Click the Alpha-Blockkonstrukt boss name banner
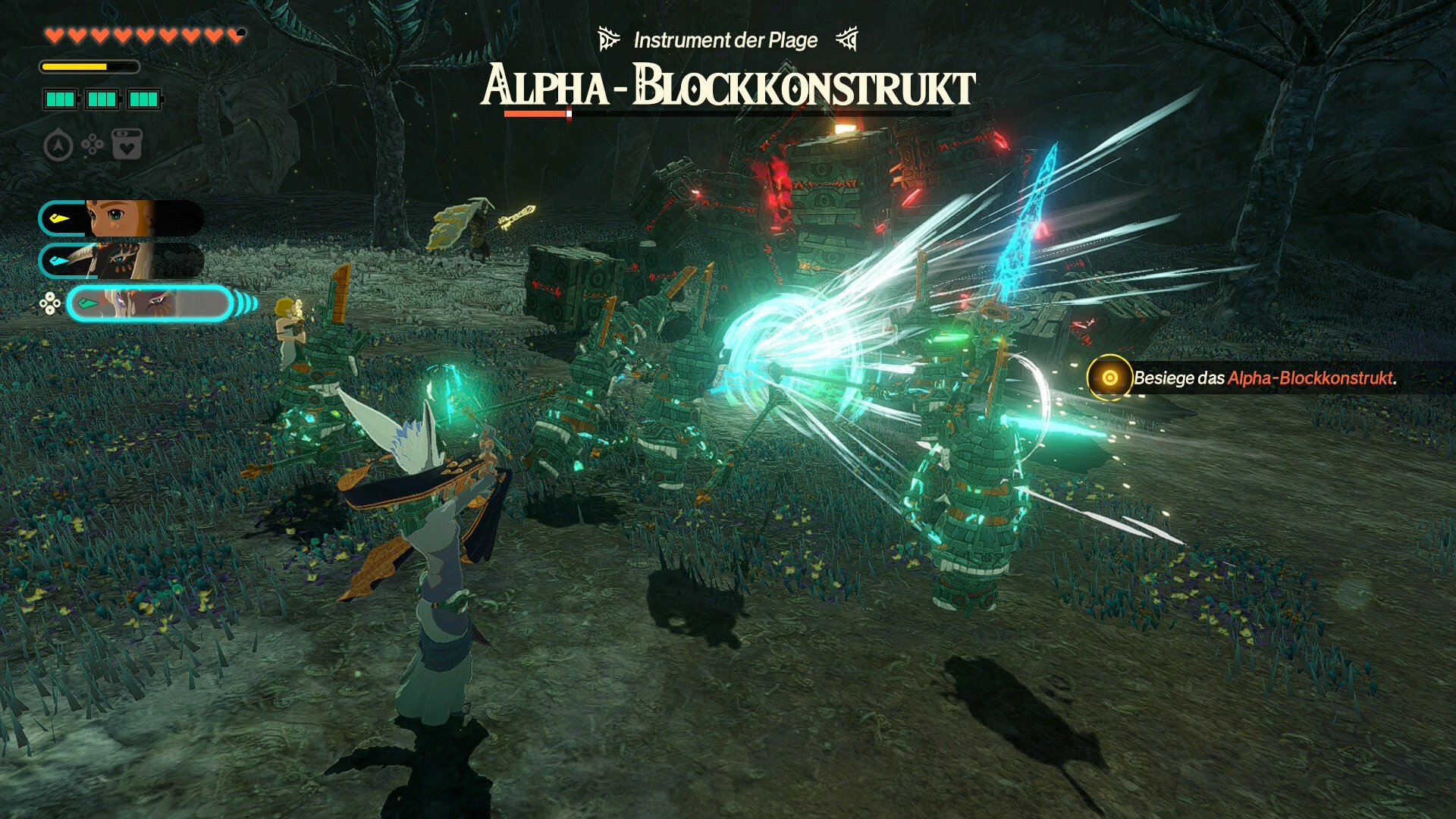Viewport: 1456px width, 819px height. pos(728,86)
